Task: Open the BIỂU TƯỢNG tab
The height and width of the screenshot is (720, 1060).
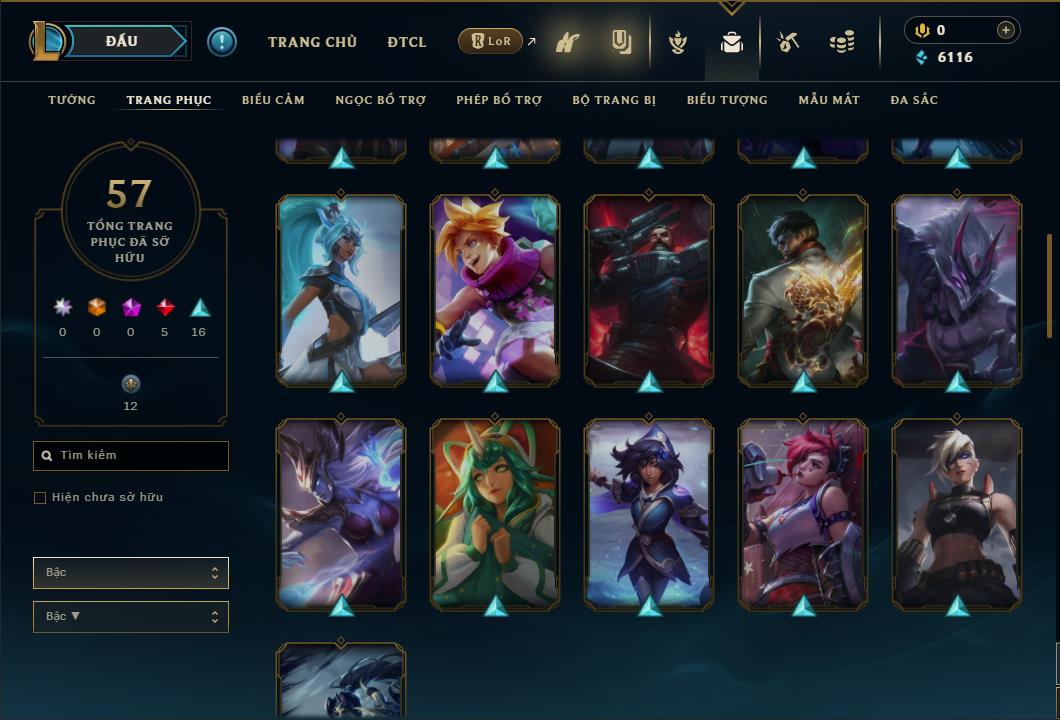Action: [x=727, y=100]
